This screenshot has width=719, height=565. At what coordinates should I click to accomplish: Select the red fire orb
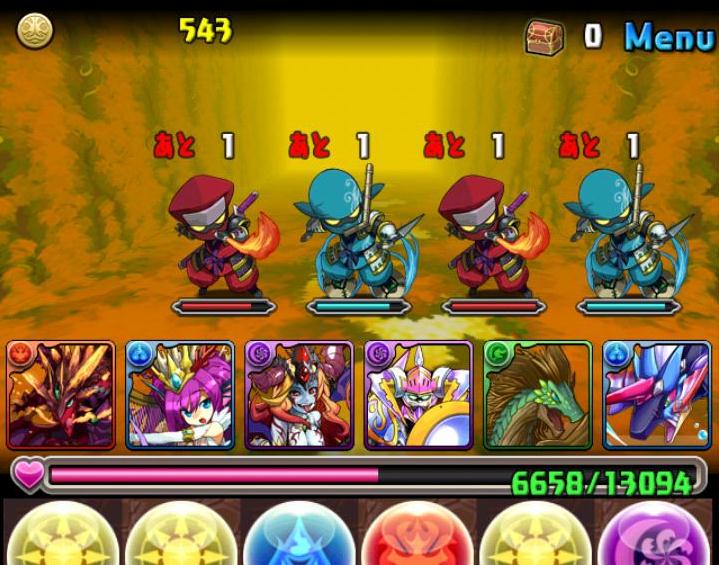[x=417, y=535]
